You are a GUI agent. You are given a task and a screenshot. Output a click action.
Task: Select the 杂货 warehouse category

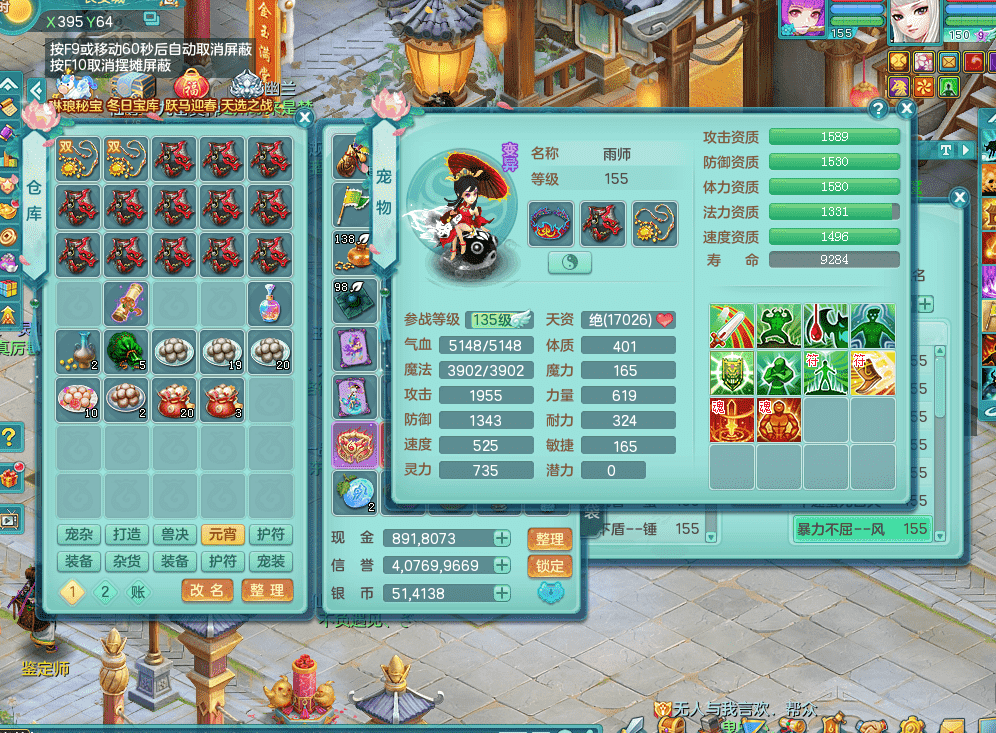(x=127, y=562)
